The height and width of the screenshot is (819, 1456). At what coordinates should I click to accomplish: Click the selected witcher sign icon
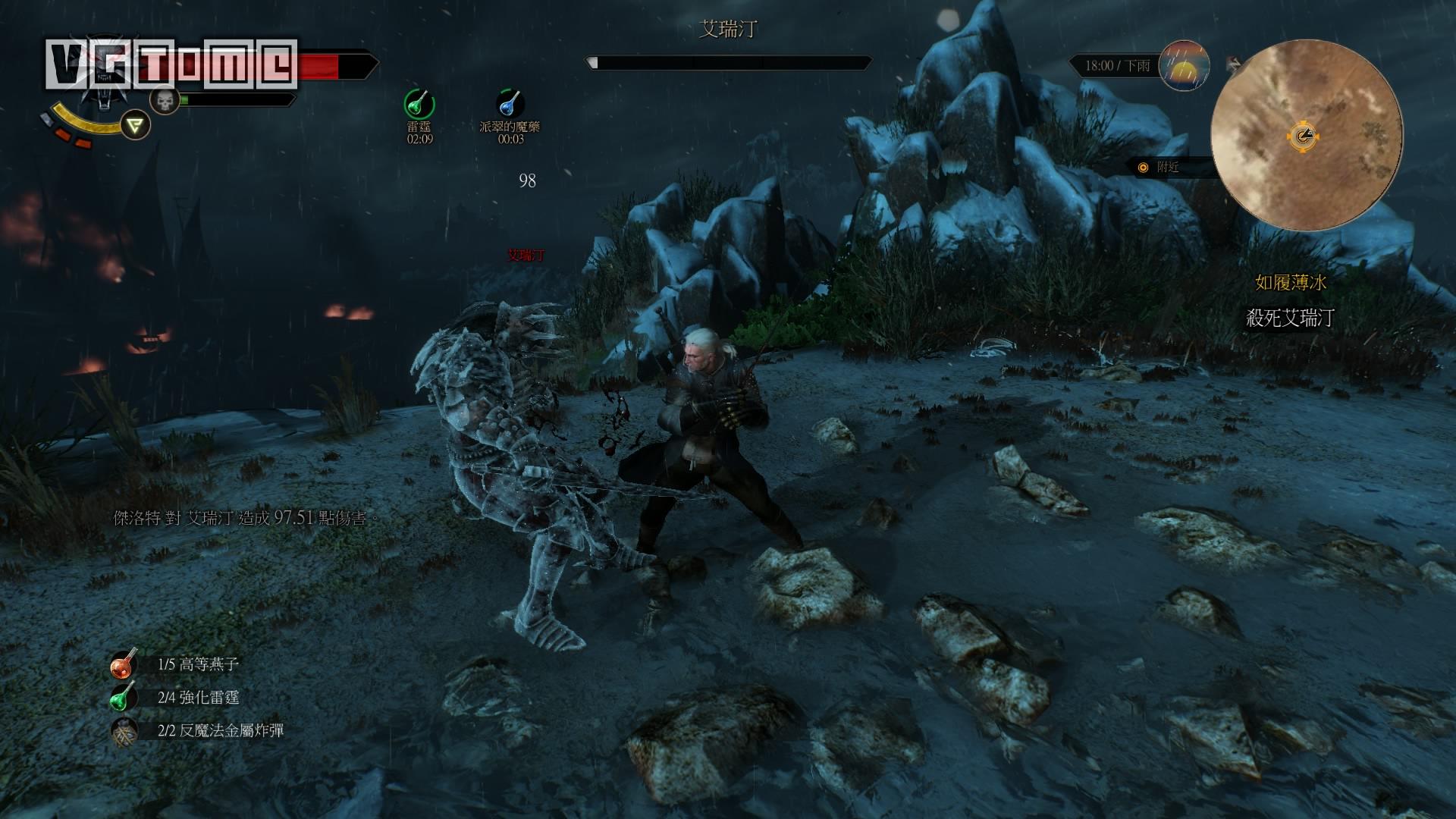click(136, 124)
